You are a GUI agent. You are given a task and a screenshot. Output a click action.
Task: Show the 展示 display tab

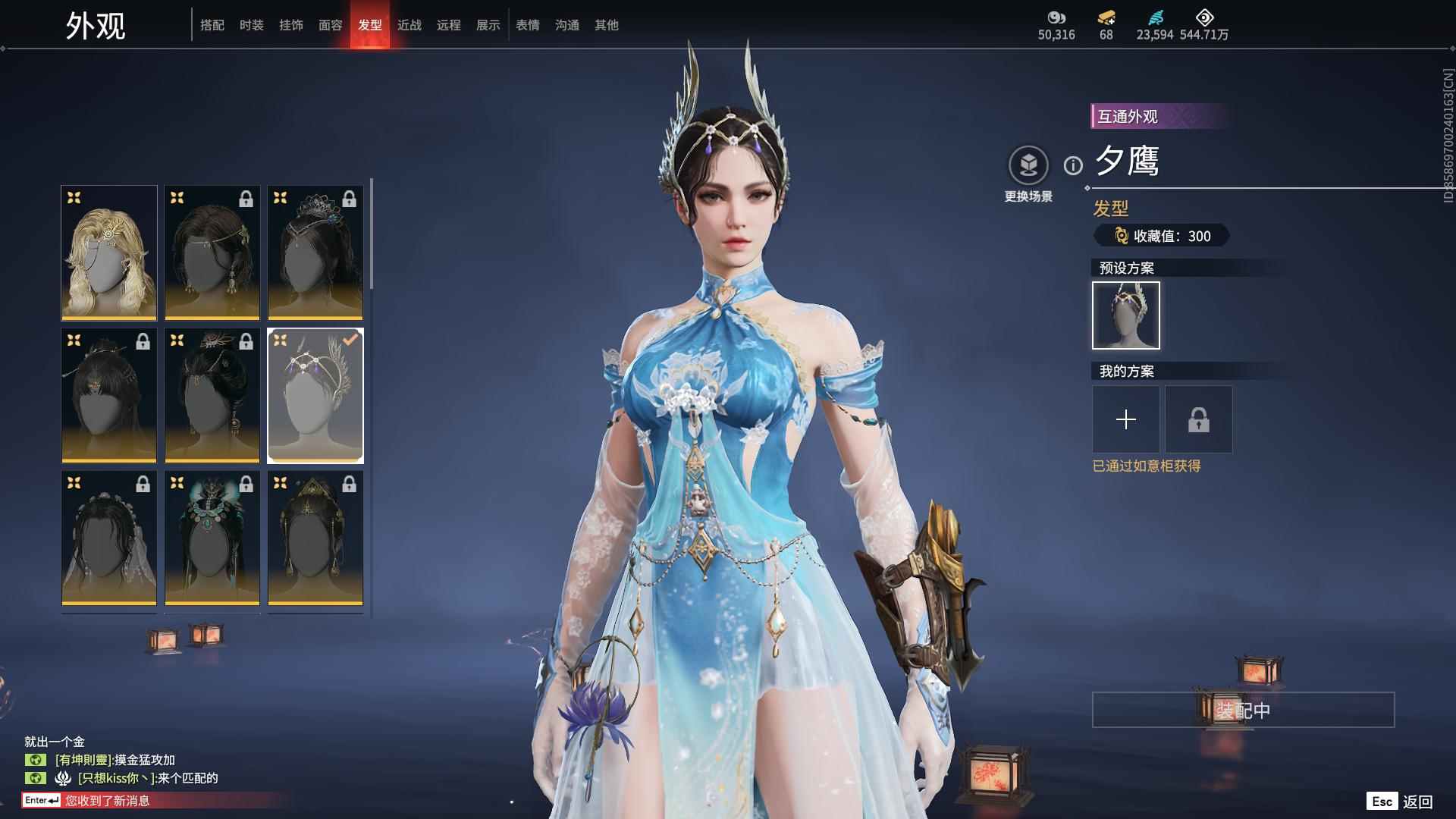point(488,25)
